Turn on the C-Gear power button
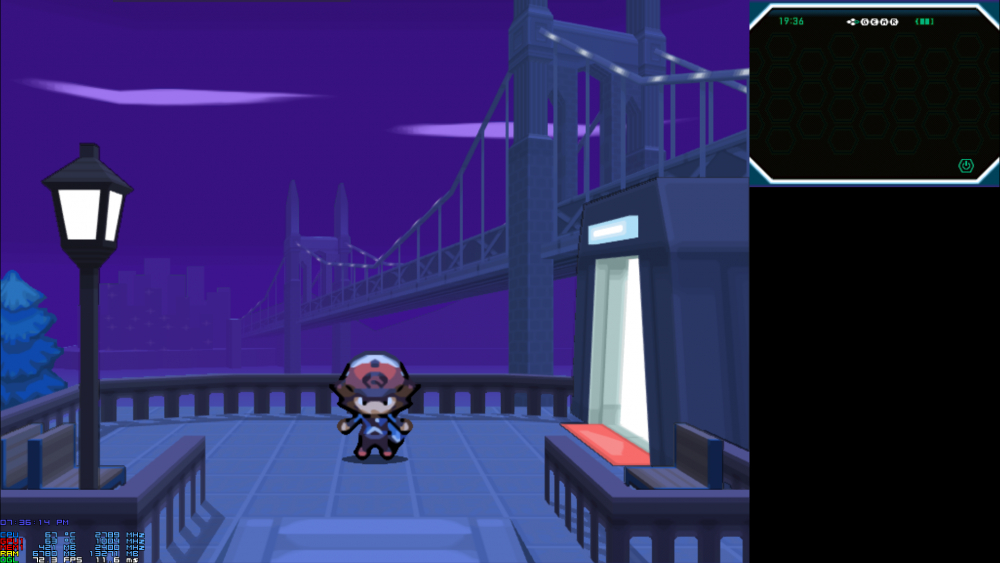This screenshot has width=1000, height=563. [966, 165]
